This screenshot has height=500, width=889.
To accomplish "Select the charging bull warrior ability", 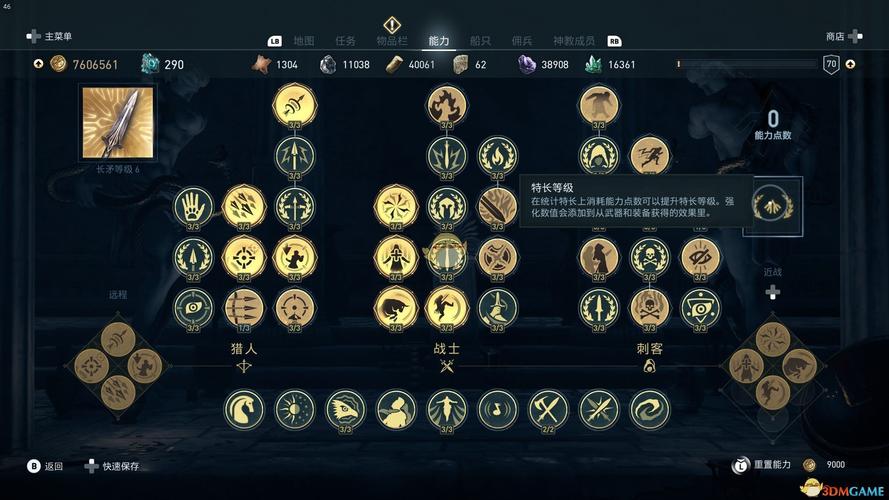I will (x=395, y=308).
